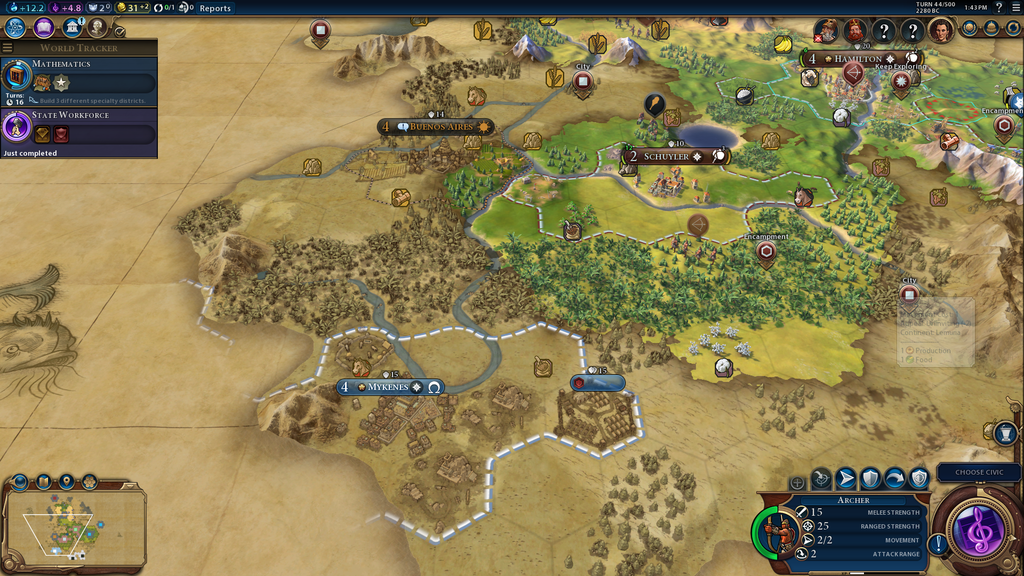Open the government screen

[x=72, y=28]
